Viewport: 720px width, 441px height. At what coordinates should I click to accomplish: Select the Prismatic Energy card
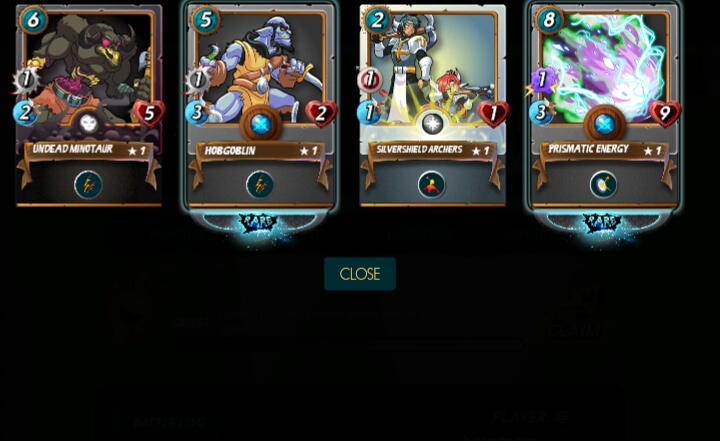click(604, 90)
